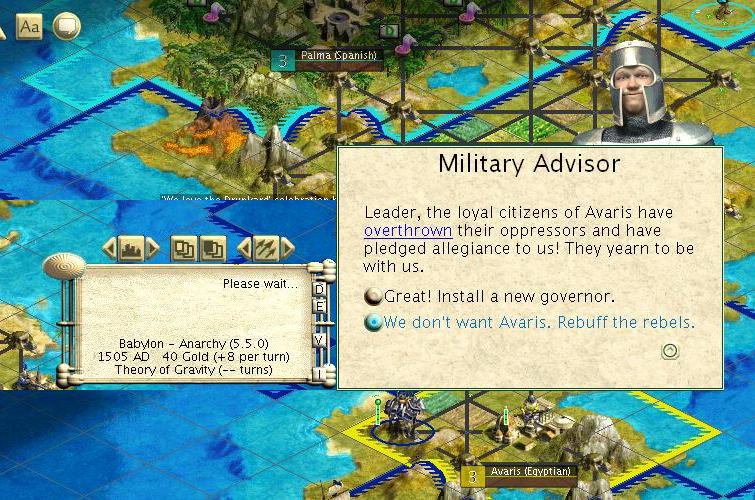
Task: Go to next city with right arrow
Action: pyautogui.click(x=152, y=248)
